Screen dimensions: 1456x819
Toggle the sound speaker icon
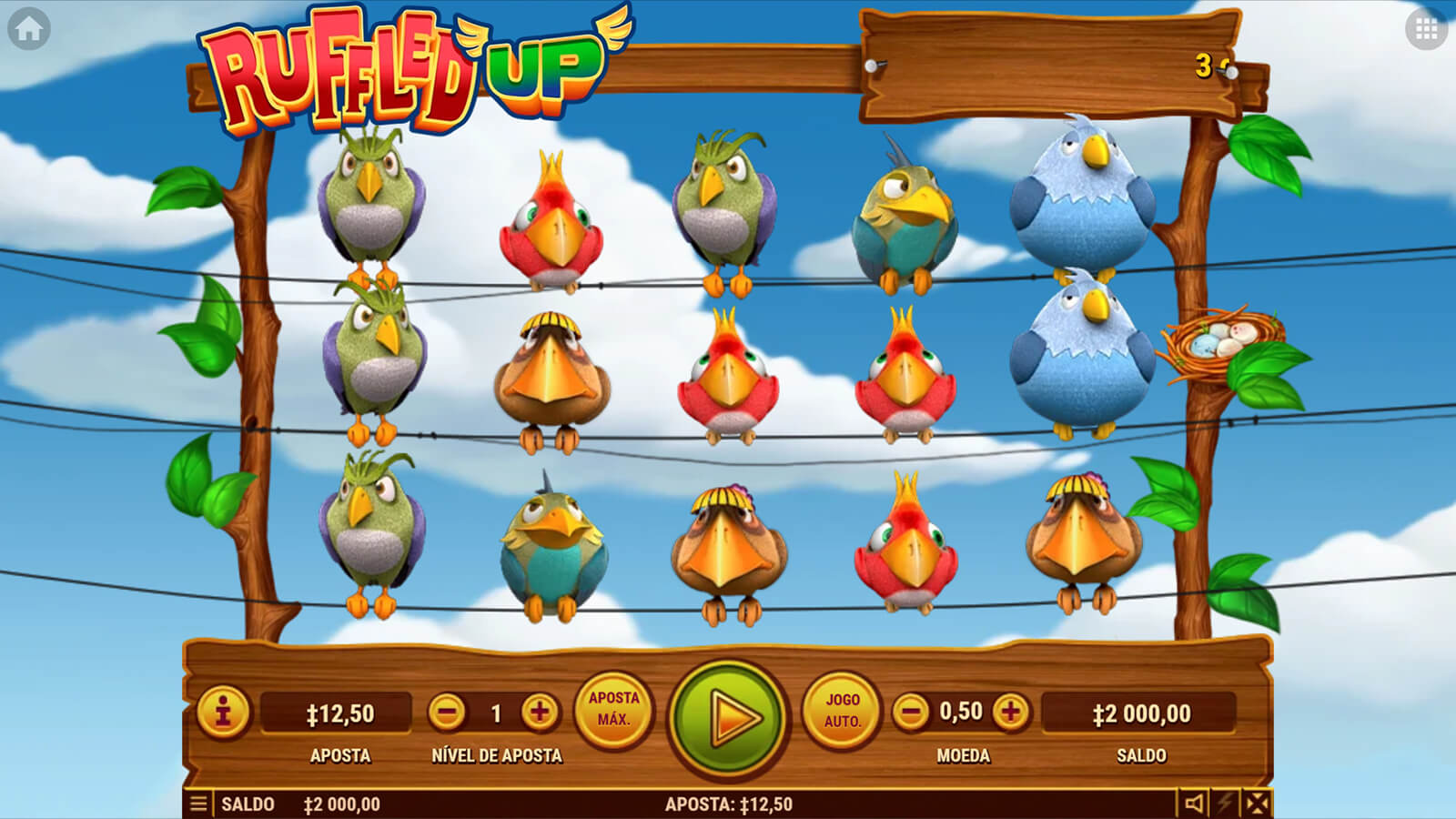pyautogui.click(x=1193, y=803)
